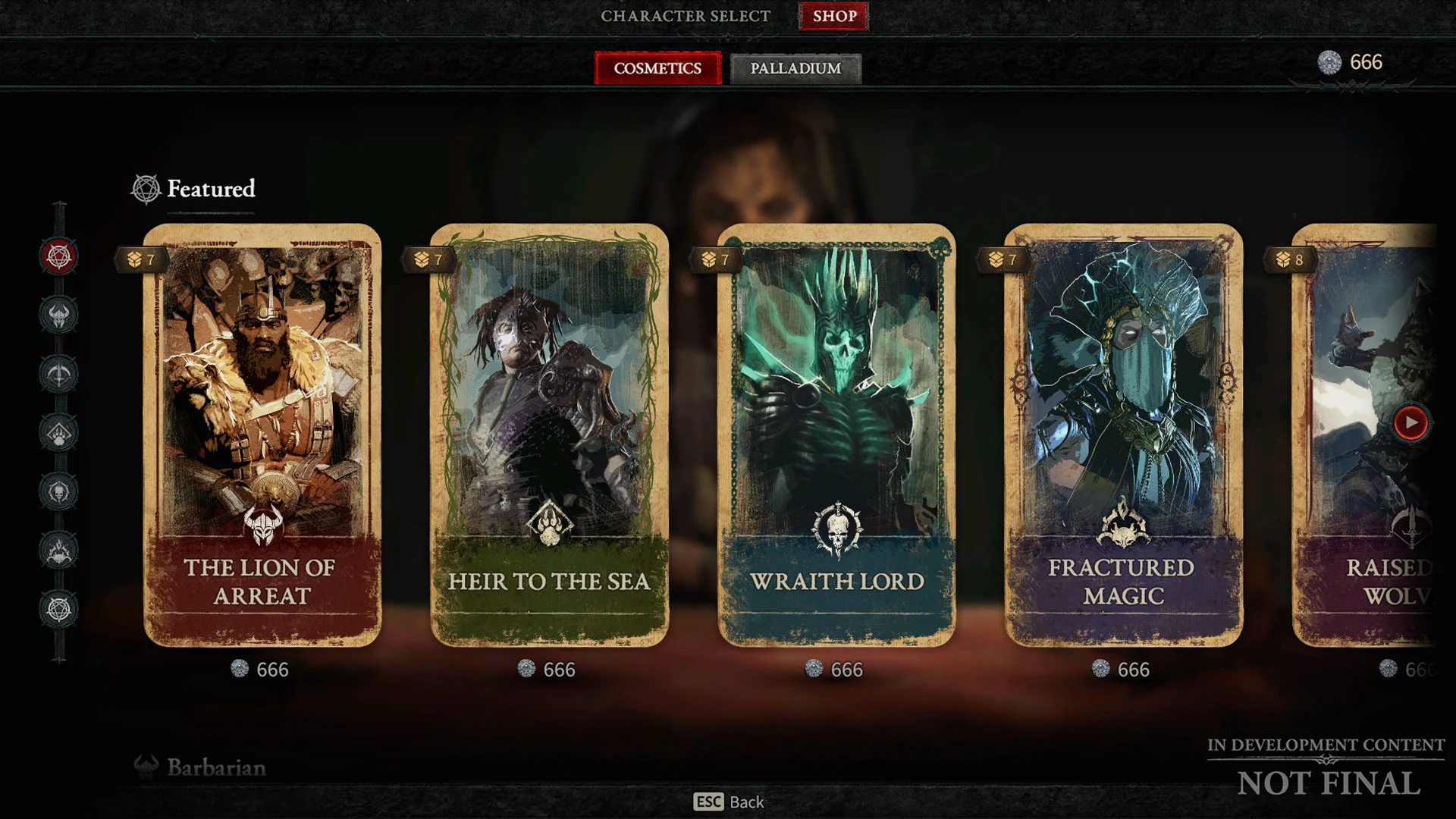
Task: Filter by Druid paw category icon
Action: click(x=59, y=433)
